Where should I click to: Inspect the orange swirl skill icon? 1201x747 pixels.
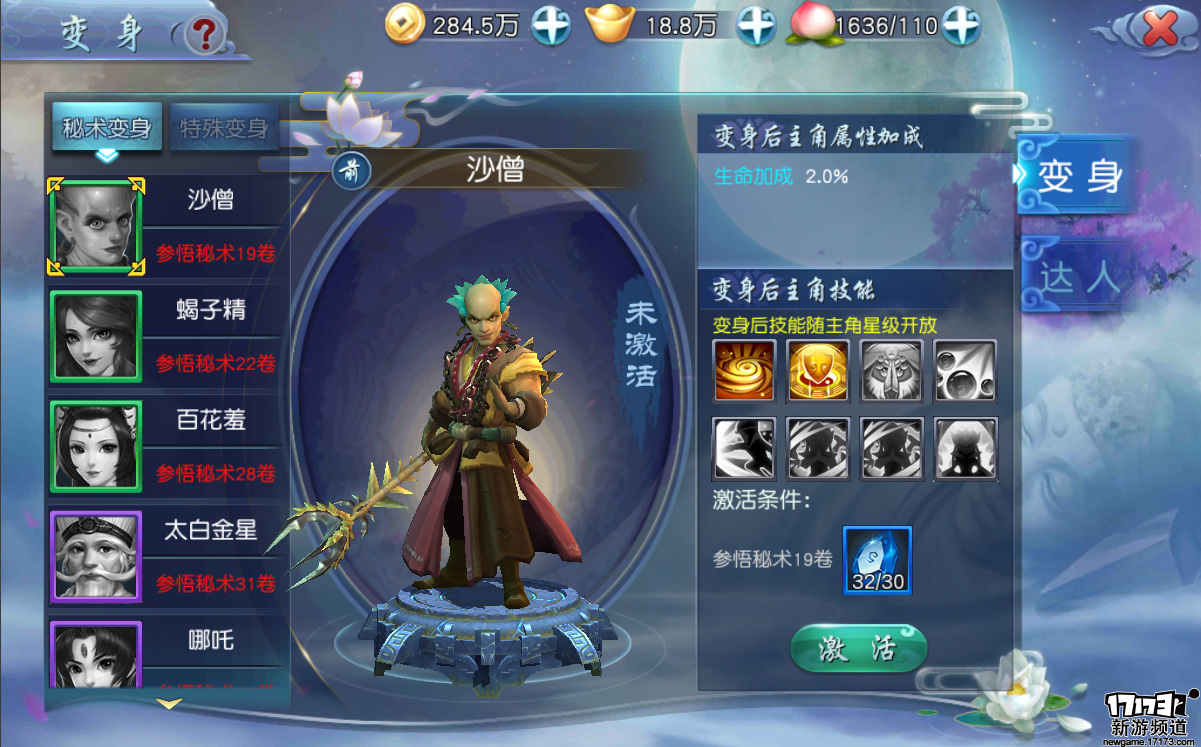[x=744, y=370]
